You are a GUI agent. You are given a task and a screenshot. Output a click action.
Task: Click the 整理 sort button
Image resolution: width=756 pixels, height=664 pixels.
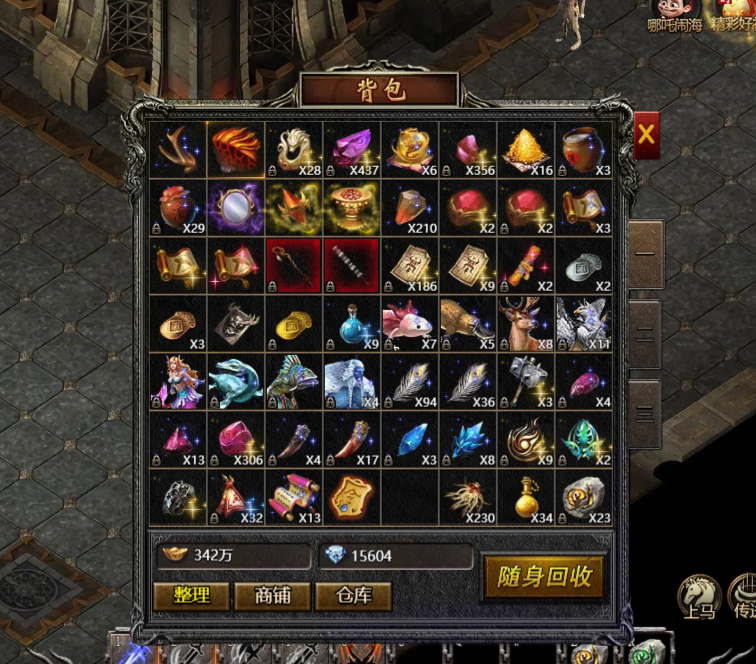[191, 596]
